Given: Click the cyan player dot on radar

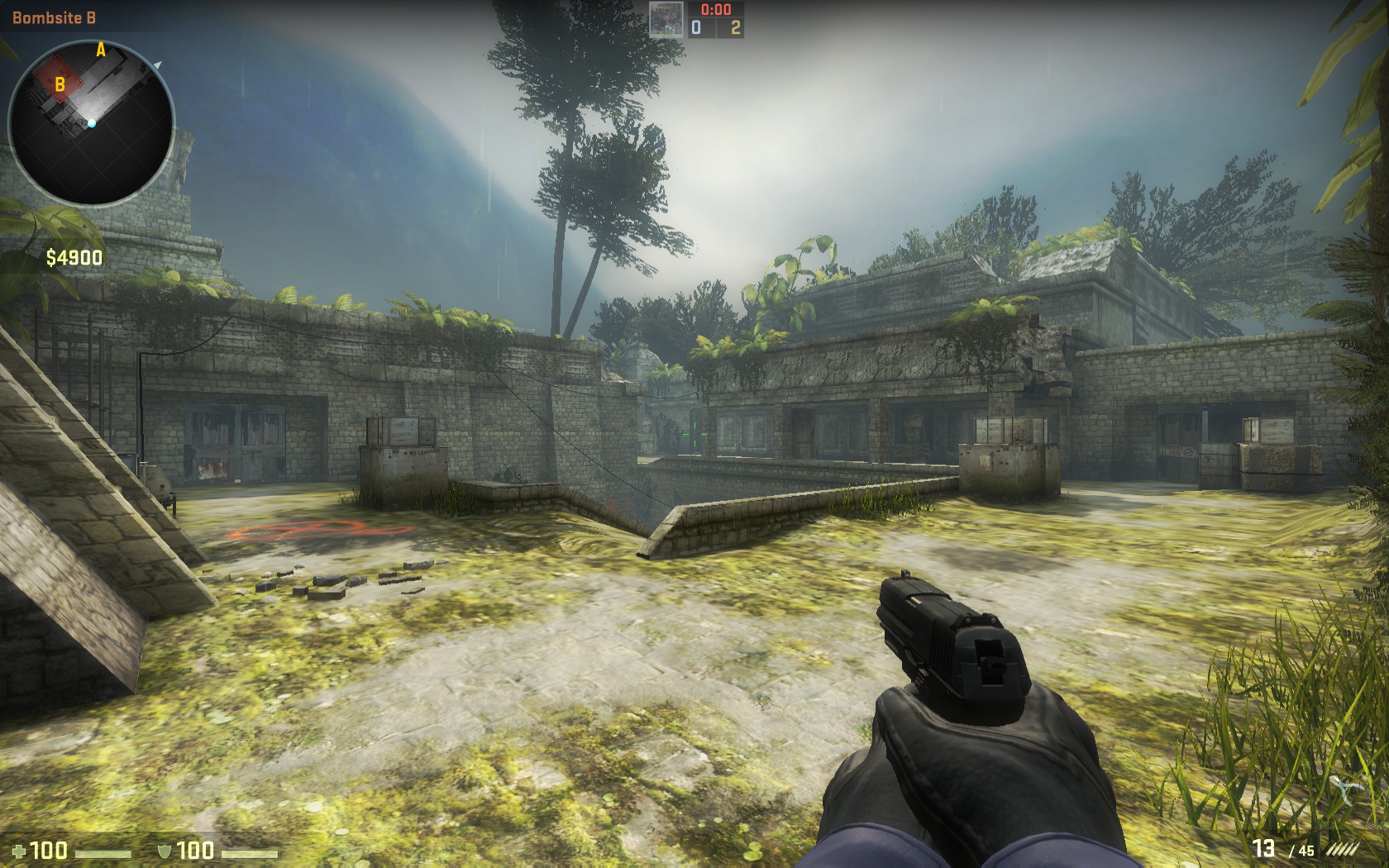Looking at the screenshot, I should click(x=93, y=124).
